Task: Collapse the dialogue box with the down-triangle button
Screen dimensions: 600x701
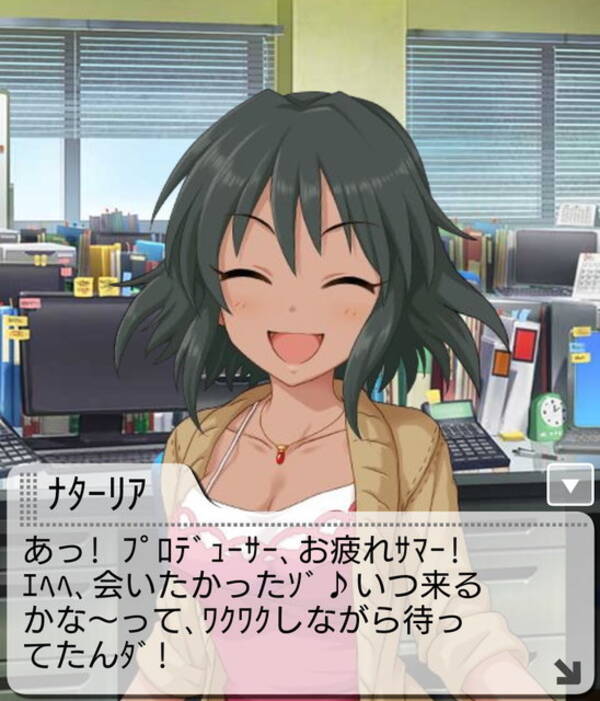Action: coord(571,487)
